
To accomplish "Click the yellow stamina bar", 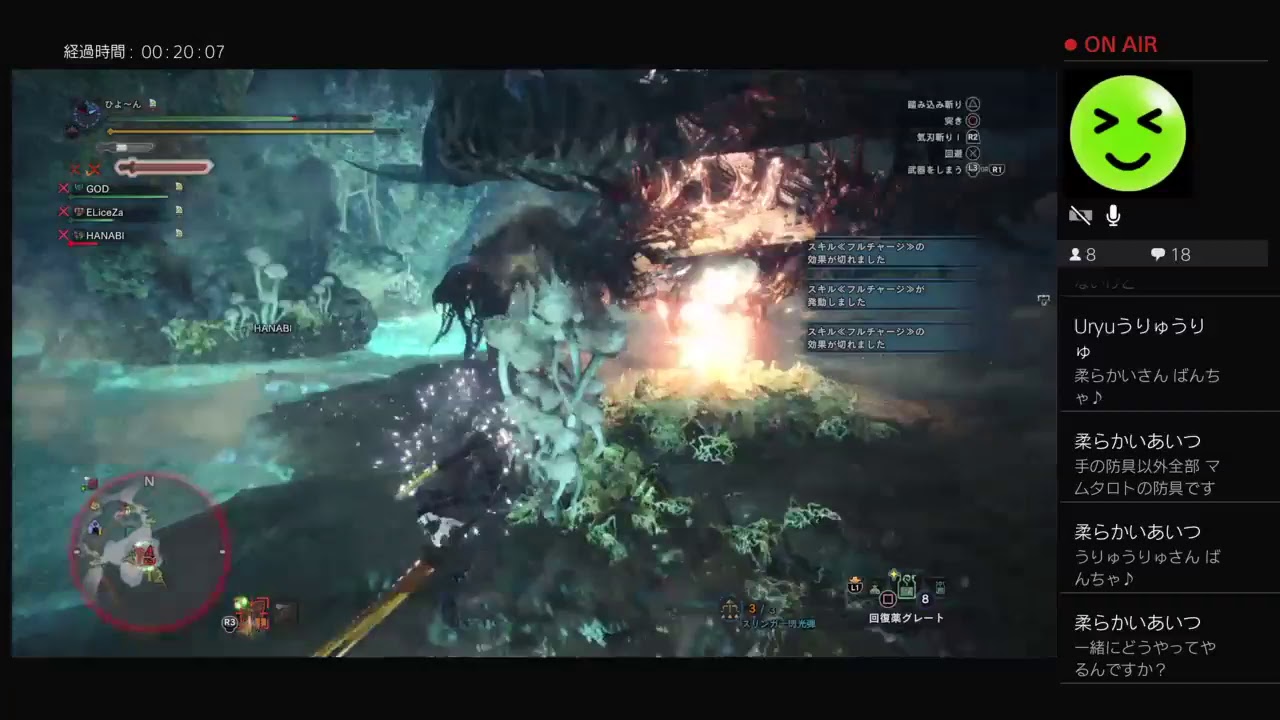I will pyautogui.click(x=240, y=133).
